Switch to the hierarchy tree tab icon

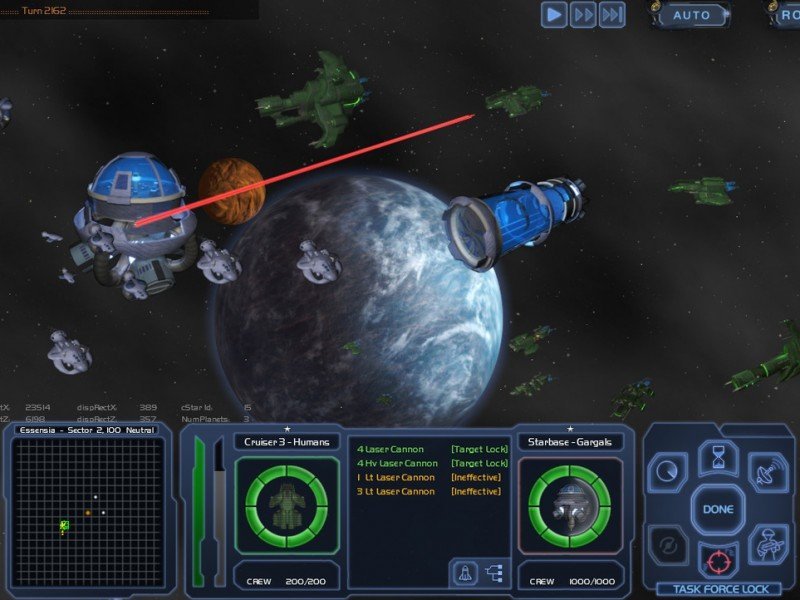[494, 572]
